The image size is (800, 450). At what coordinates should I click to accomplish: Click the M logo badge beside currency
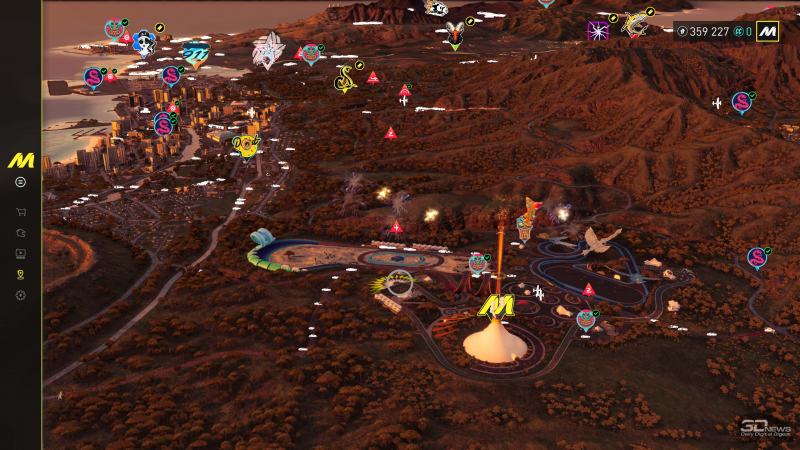[767, 31]
